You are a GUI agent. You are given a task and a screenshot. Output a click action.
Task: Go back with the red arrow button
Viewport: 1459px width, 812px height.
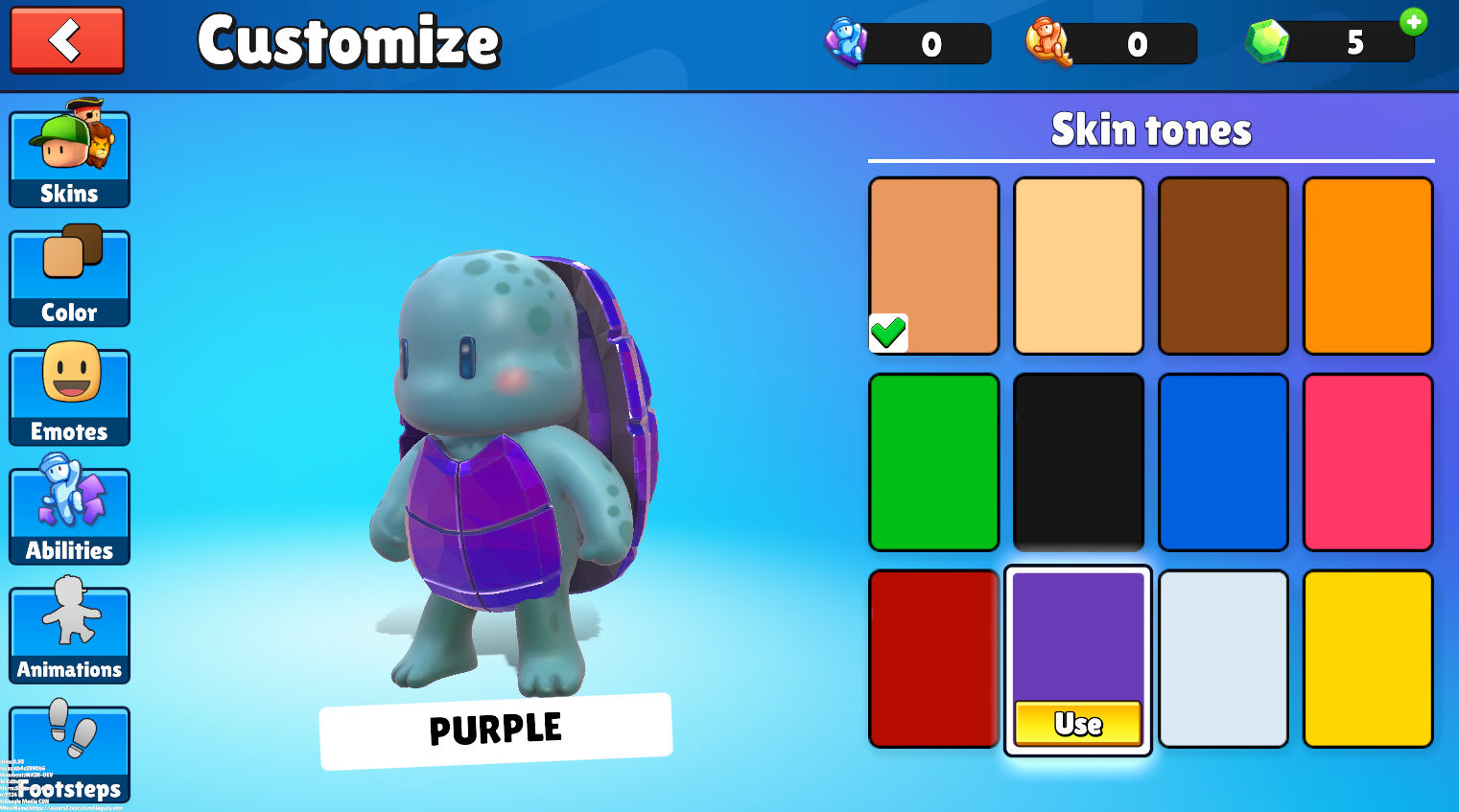pos(67,40)
